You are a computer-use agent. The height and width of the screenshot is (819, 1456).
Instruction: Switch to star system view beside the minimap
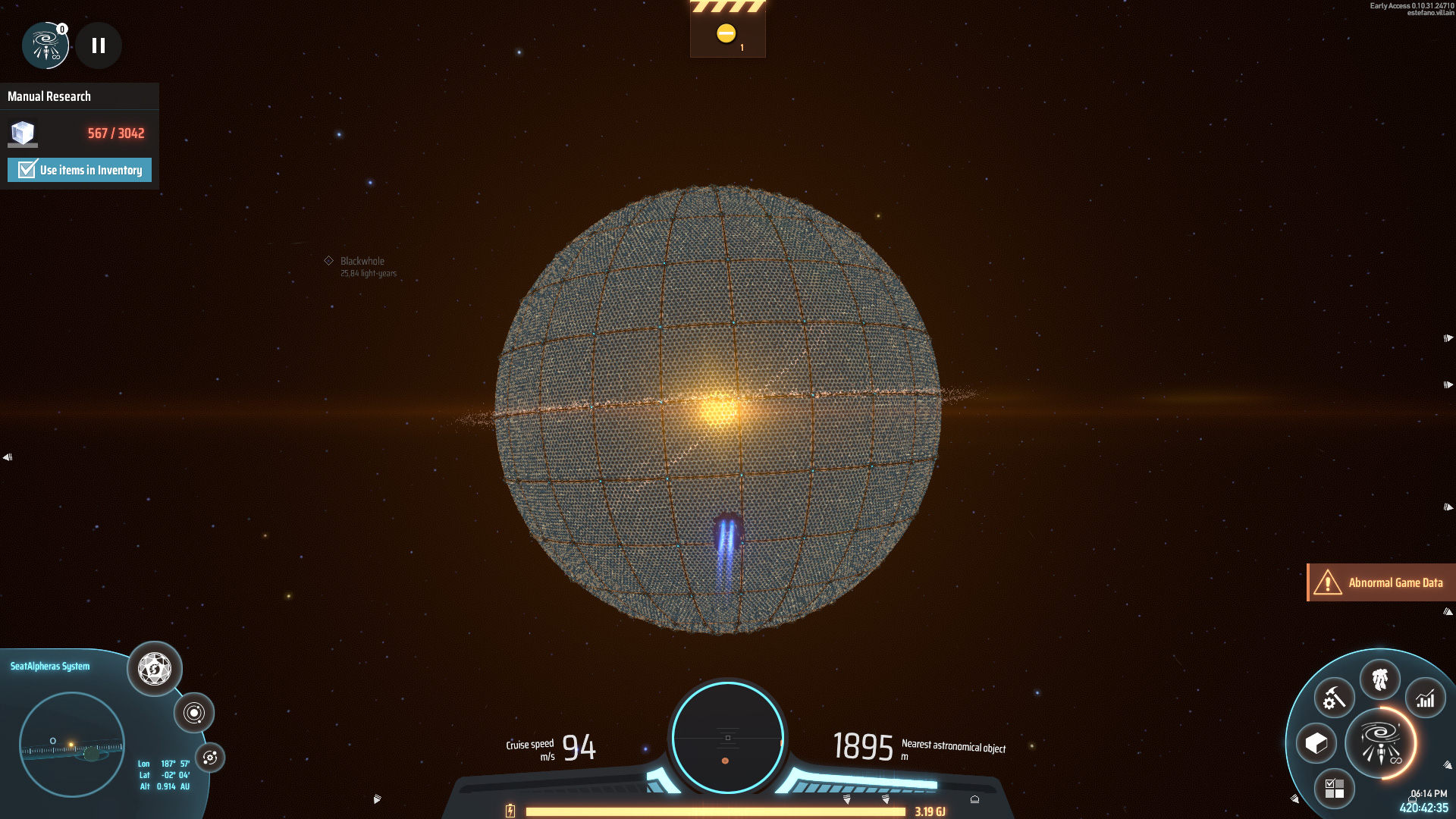click(x=194, y=711)
